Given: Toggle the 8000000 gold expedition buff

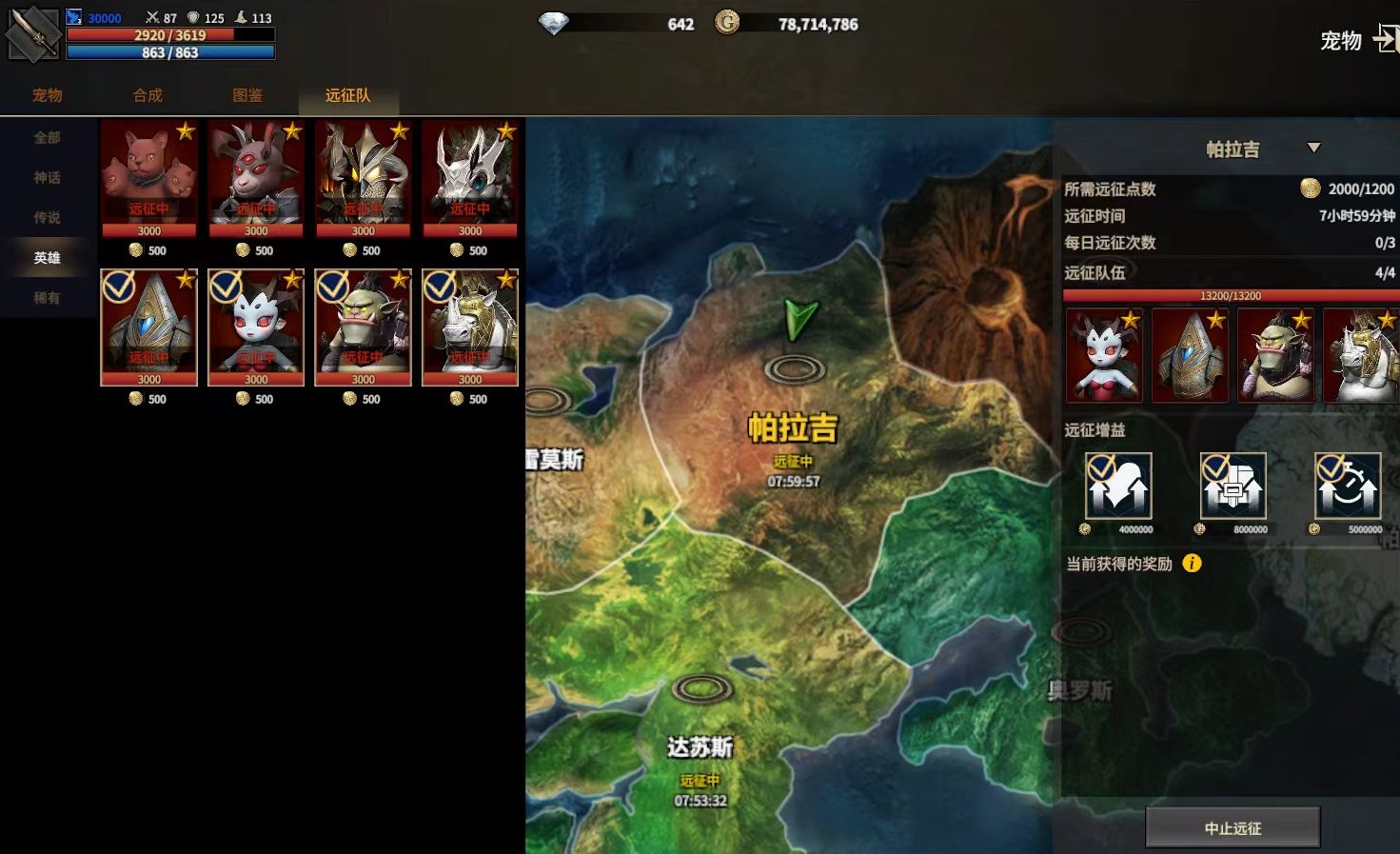Looking at the screenshot, I should [1232, 486].
